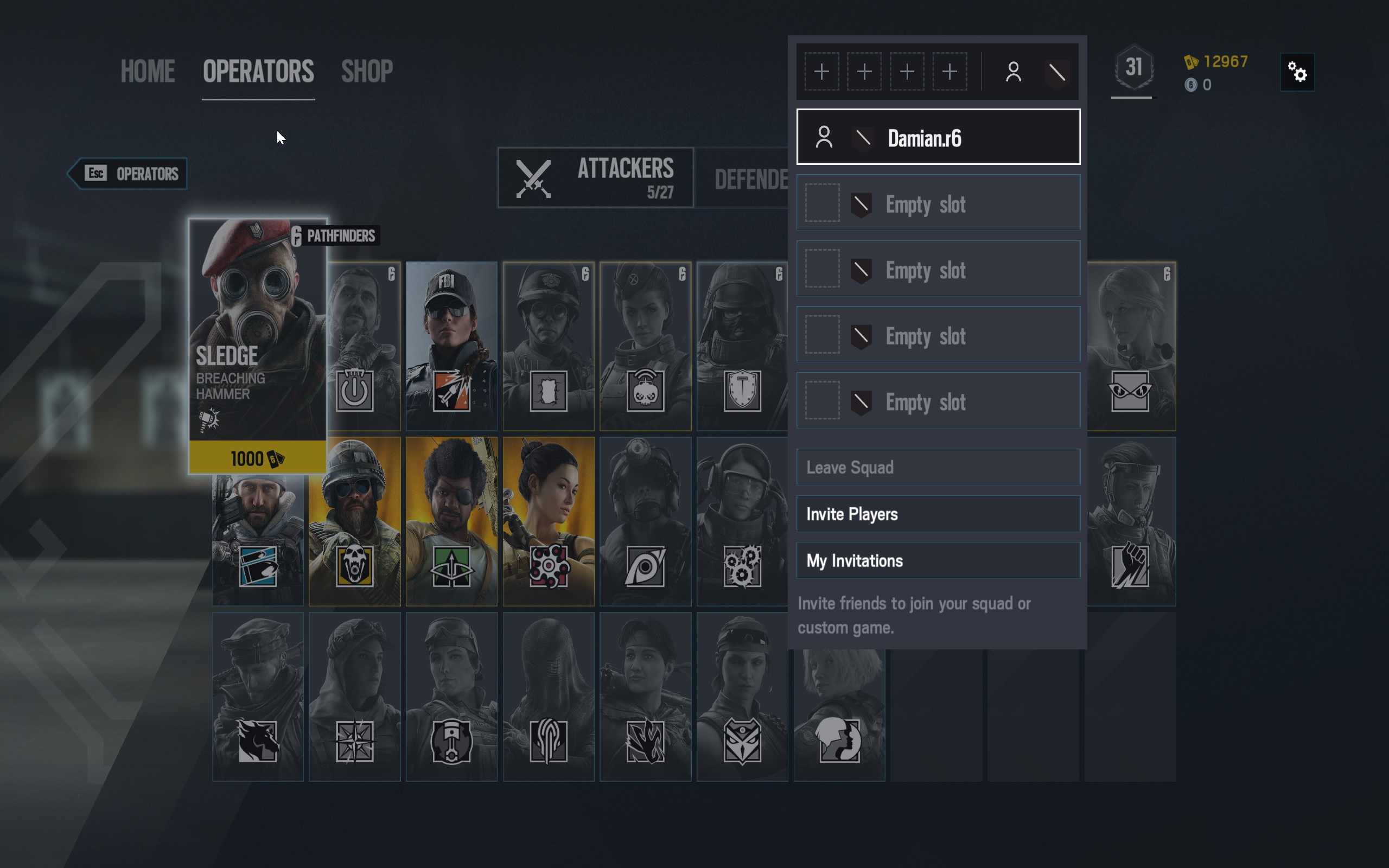View My Invitations
Image resolution: width=1389 pixels, height=868 pixels.
pyautogui.click(x=938, y=560)
